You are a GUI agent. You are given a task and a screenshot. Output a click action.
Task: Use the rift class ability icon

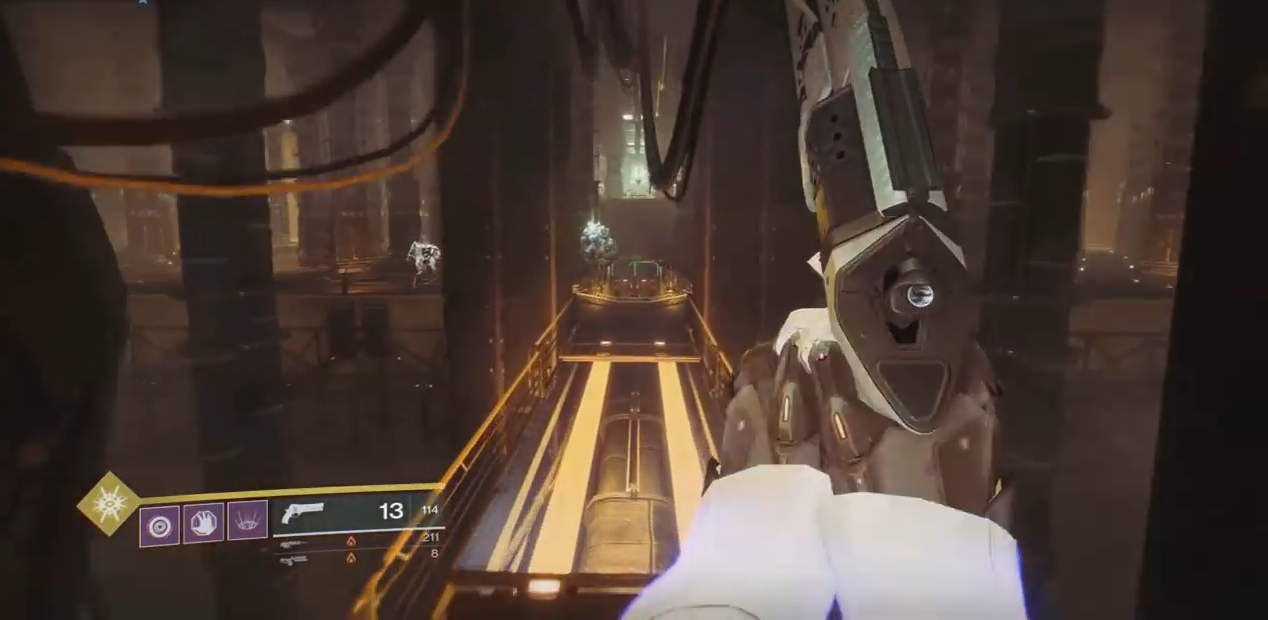point(247,521)
